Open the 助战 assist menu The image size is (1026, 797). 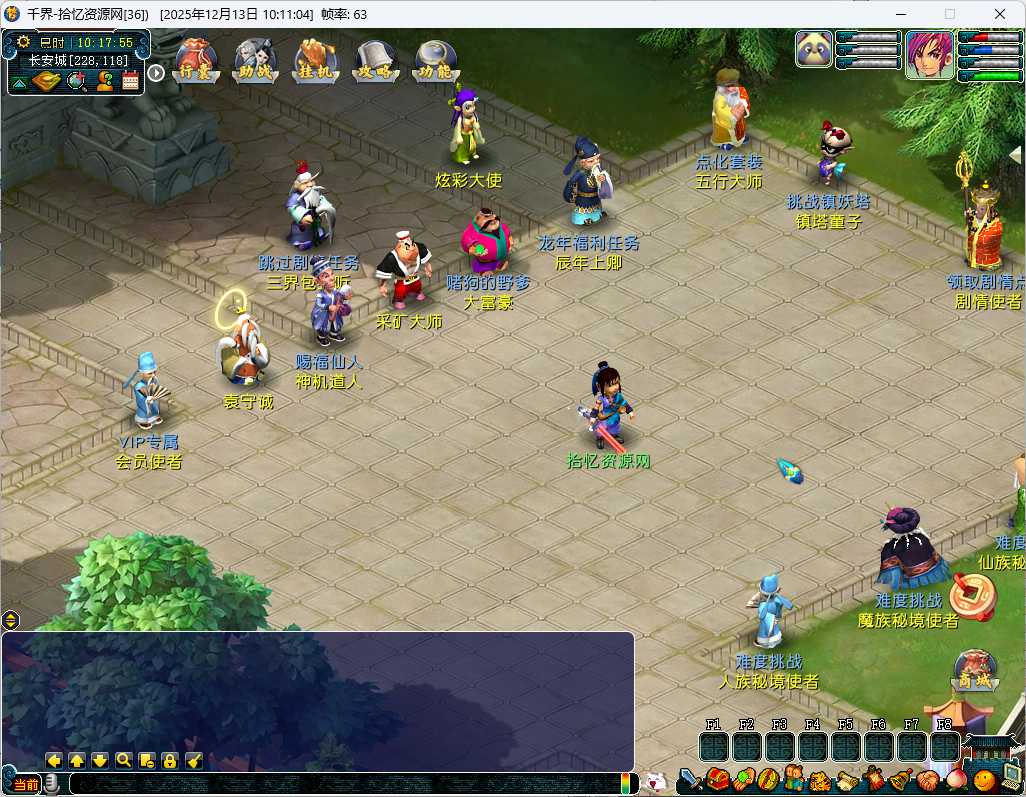coord(255,61)
